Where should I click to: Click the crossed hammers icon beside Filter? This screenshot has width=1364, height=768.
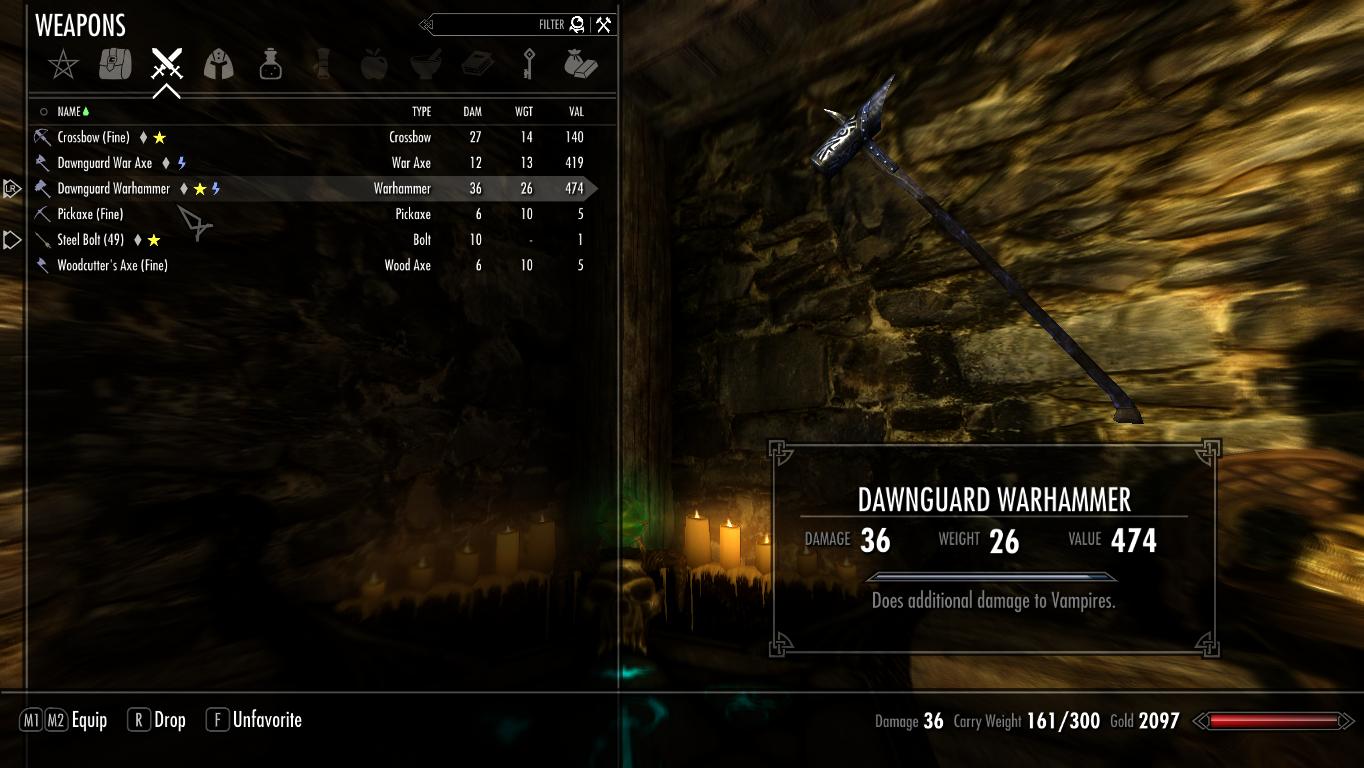tap(603, 25)
